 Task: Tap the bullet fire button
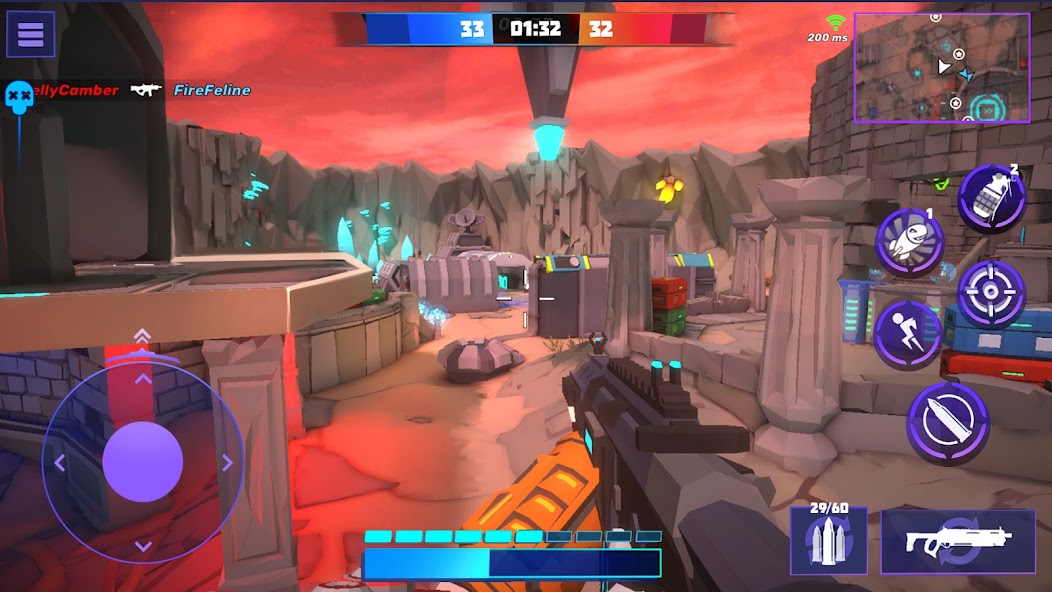point(947,423)
